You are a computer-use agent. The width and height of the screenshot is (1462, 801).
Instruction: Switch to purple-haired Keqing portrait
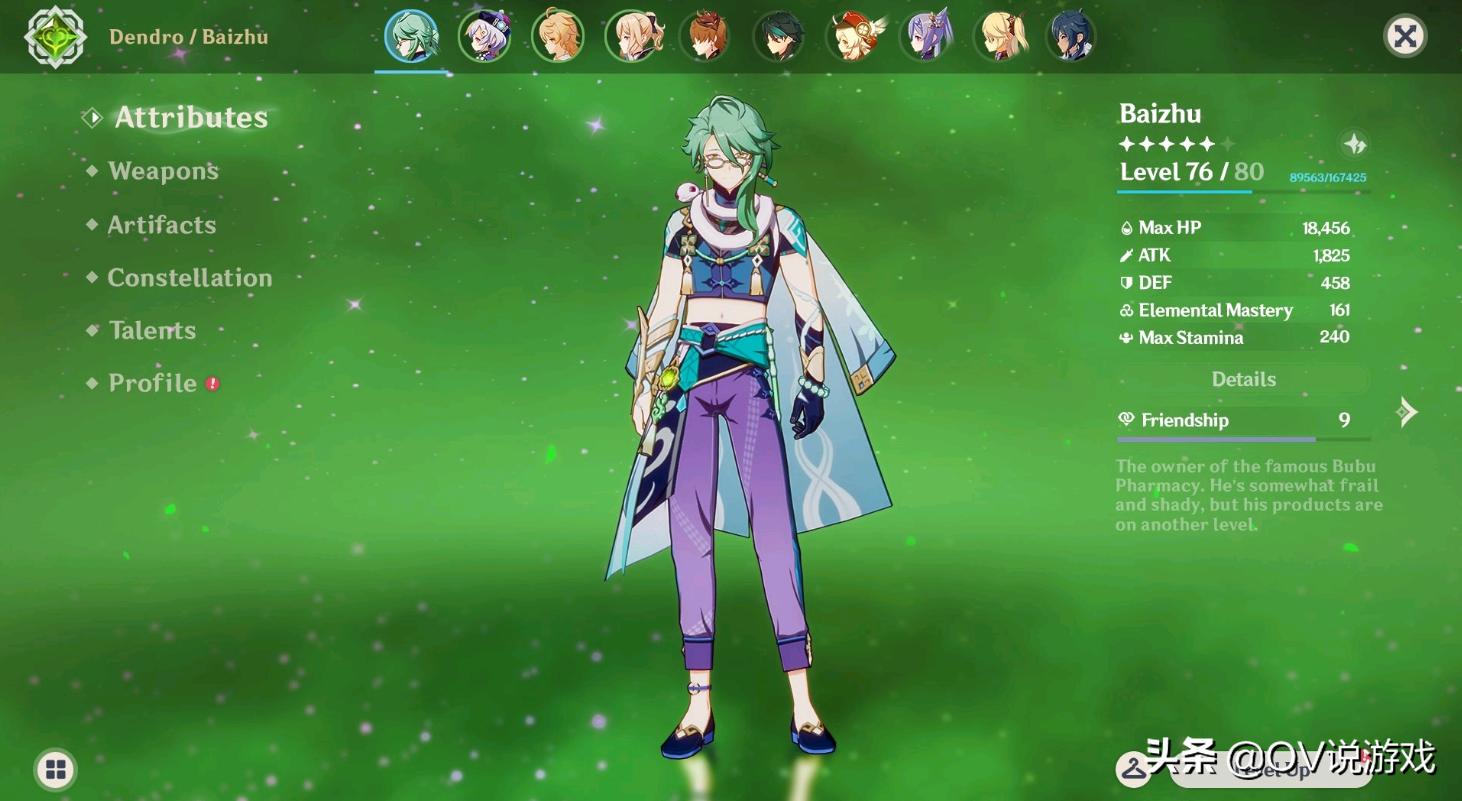[926, 37]
